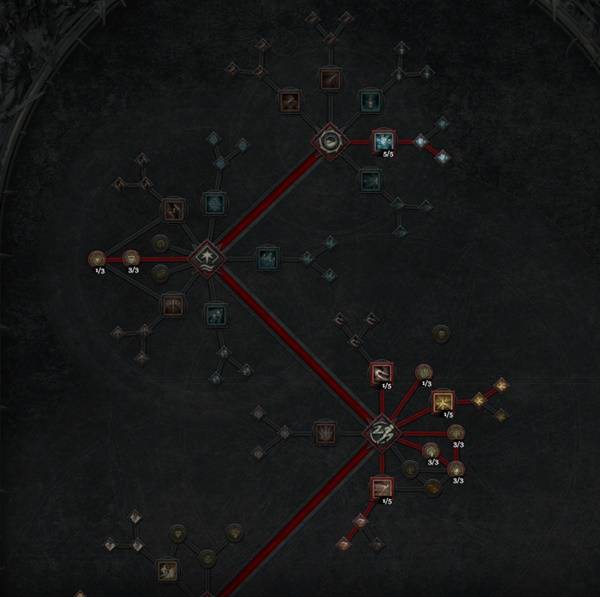Select the greyed claw skill beside the swirl hub

pyautogui.click(x=324, y=432)
